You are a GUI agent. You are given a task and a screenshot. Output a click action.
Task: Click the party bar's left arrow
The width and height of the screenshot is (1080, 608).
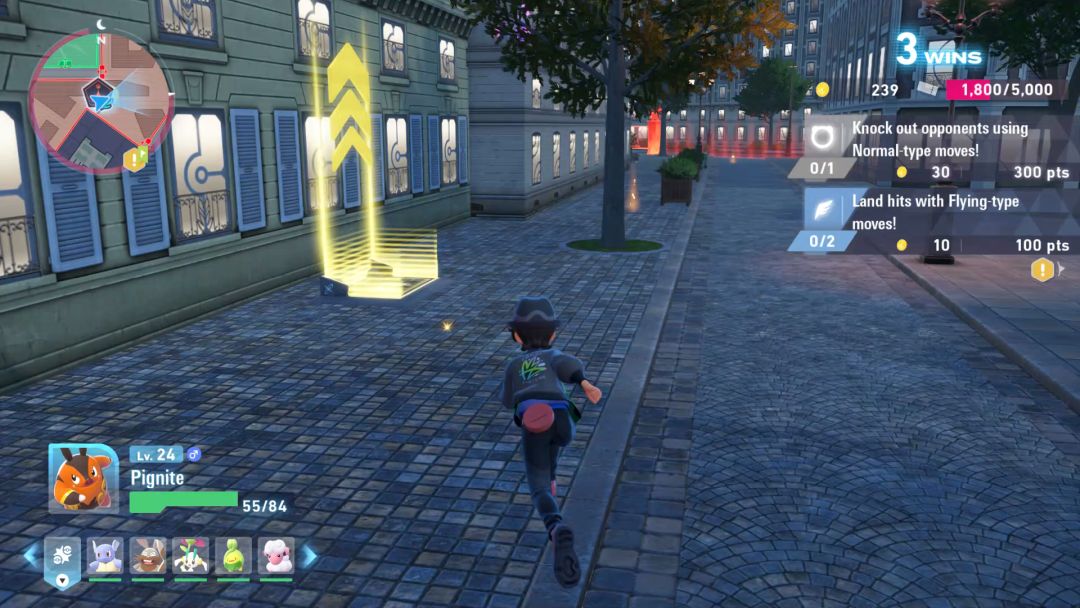point(31,555)
